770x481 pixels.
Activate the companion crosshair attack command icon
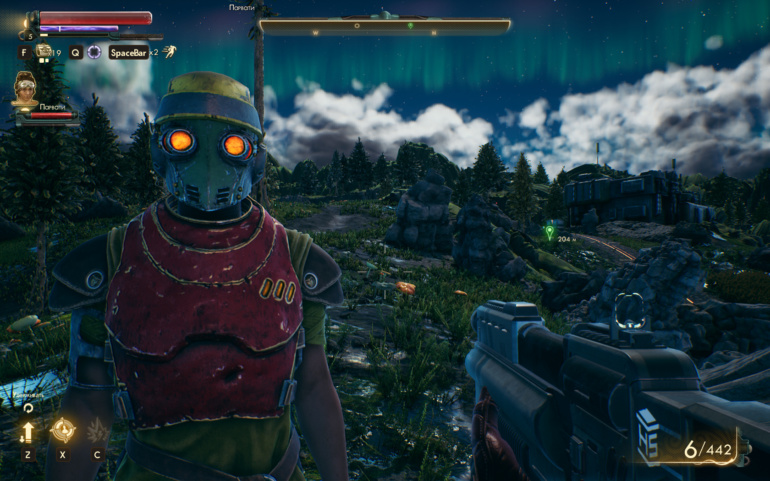pos(63,430)
